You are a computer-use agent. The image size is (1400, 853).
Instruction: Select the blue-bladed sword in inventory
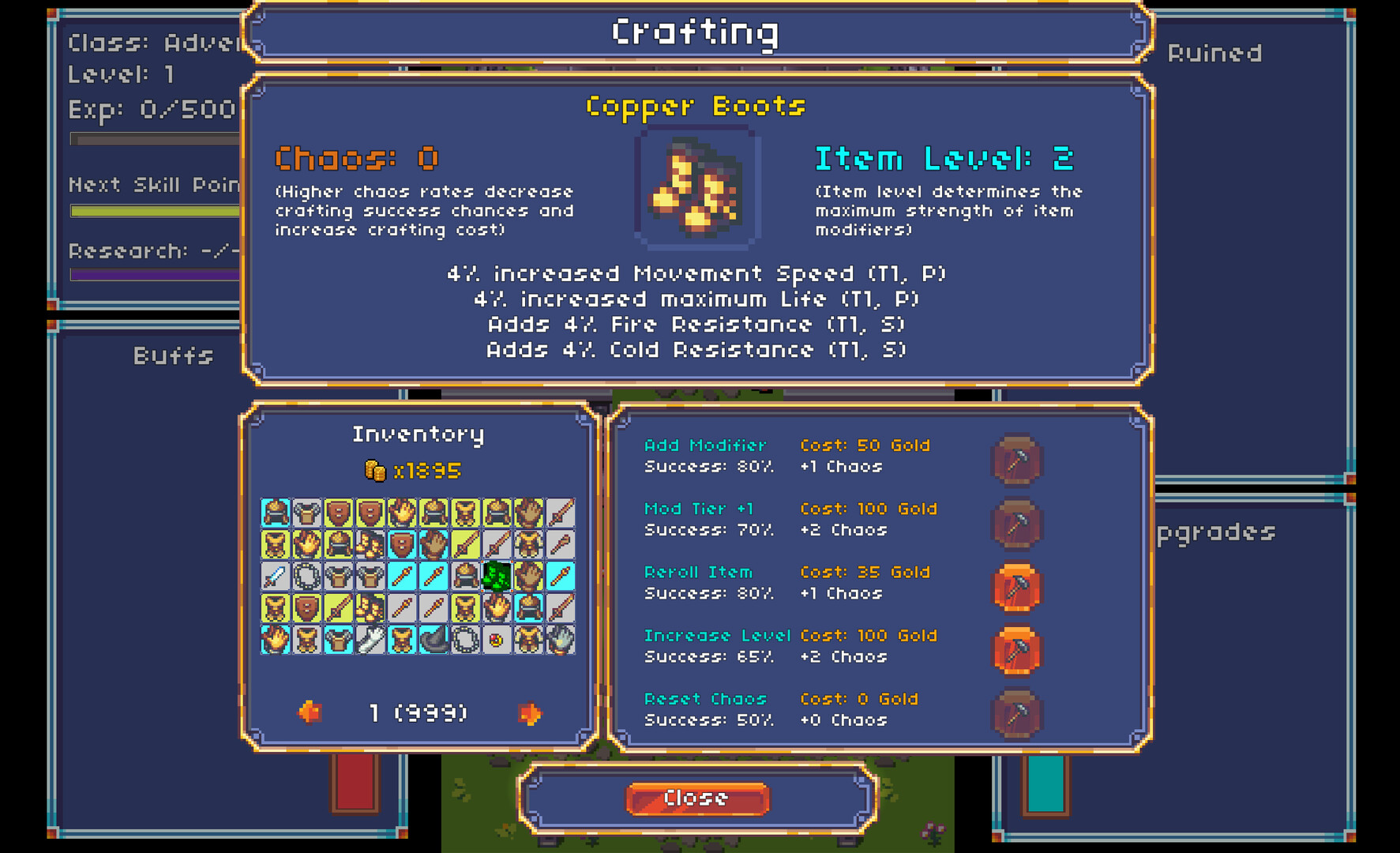point(274,577)
